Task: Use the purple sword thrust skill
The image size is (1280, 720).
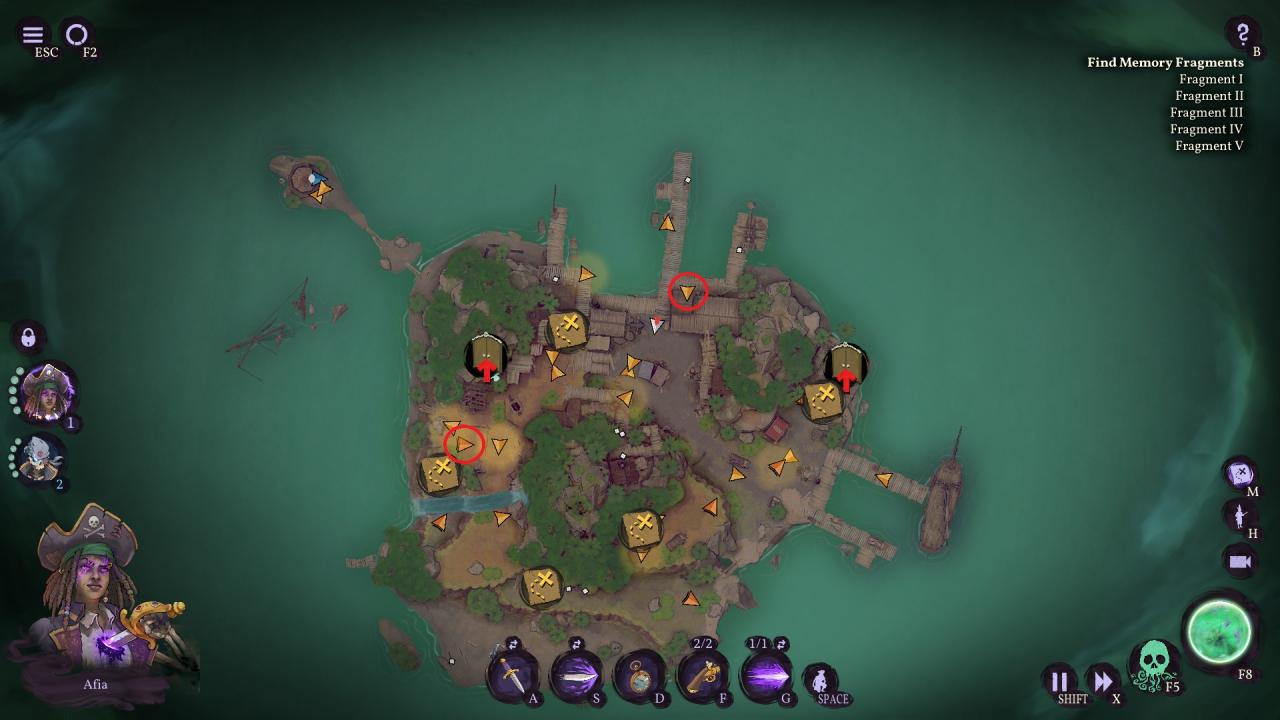Action: pyautogui.click(x=576, y=676)
